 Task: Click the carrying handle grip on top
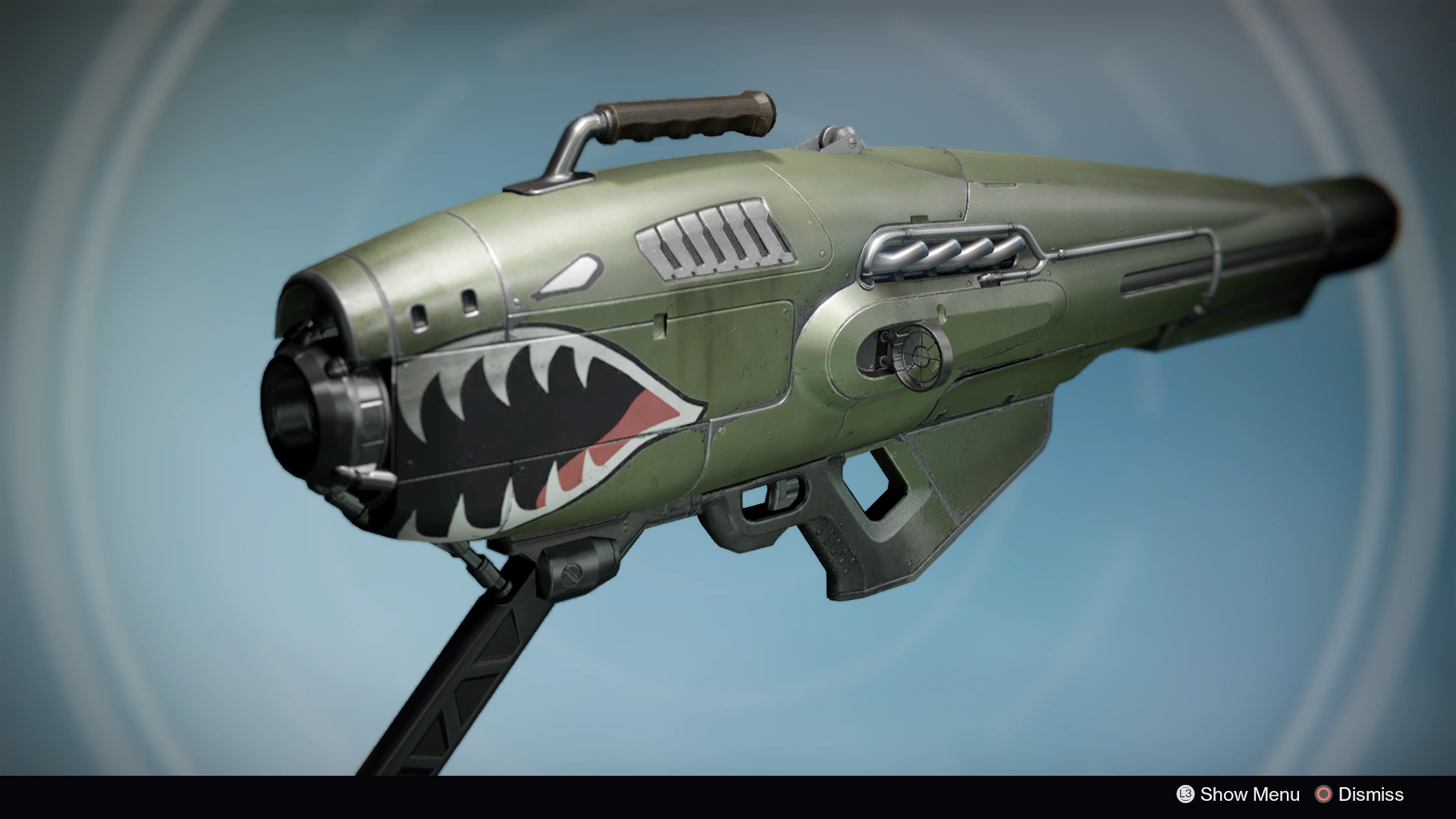point(682,118)
